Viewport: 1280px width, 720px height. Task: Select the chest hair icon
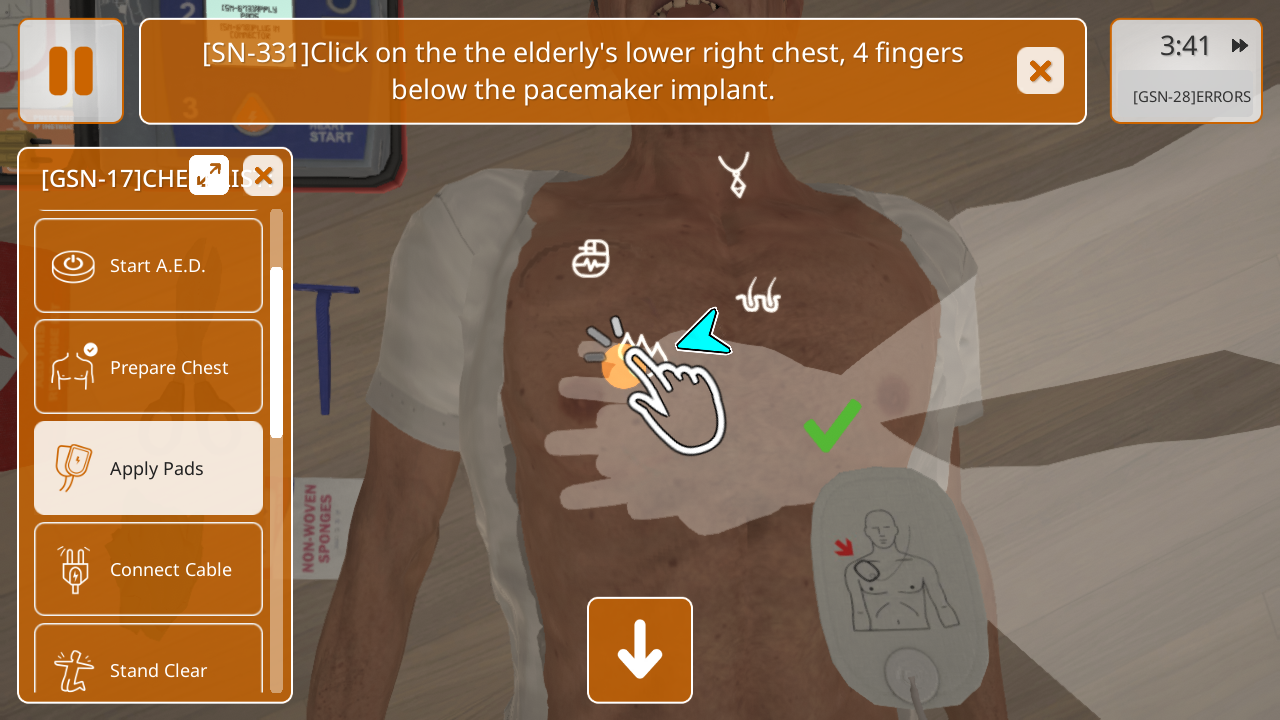758,296
